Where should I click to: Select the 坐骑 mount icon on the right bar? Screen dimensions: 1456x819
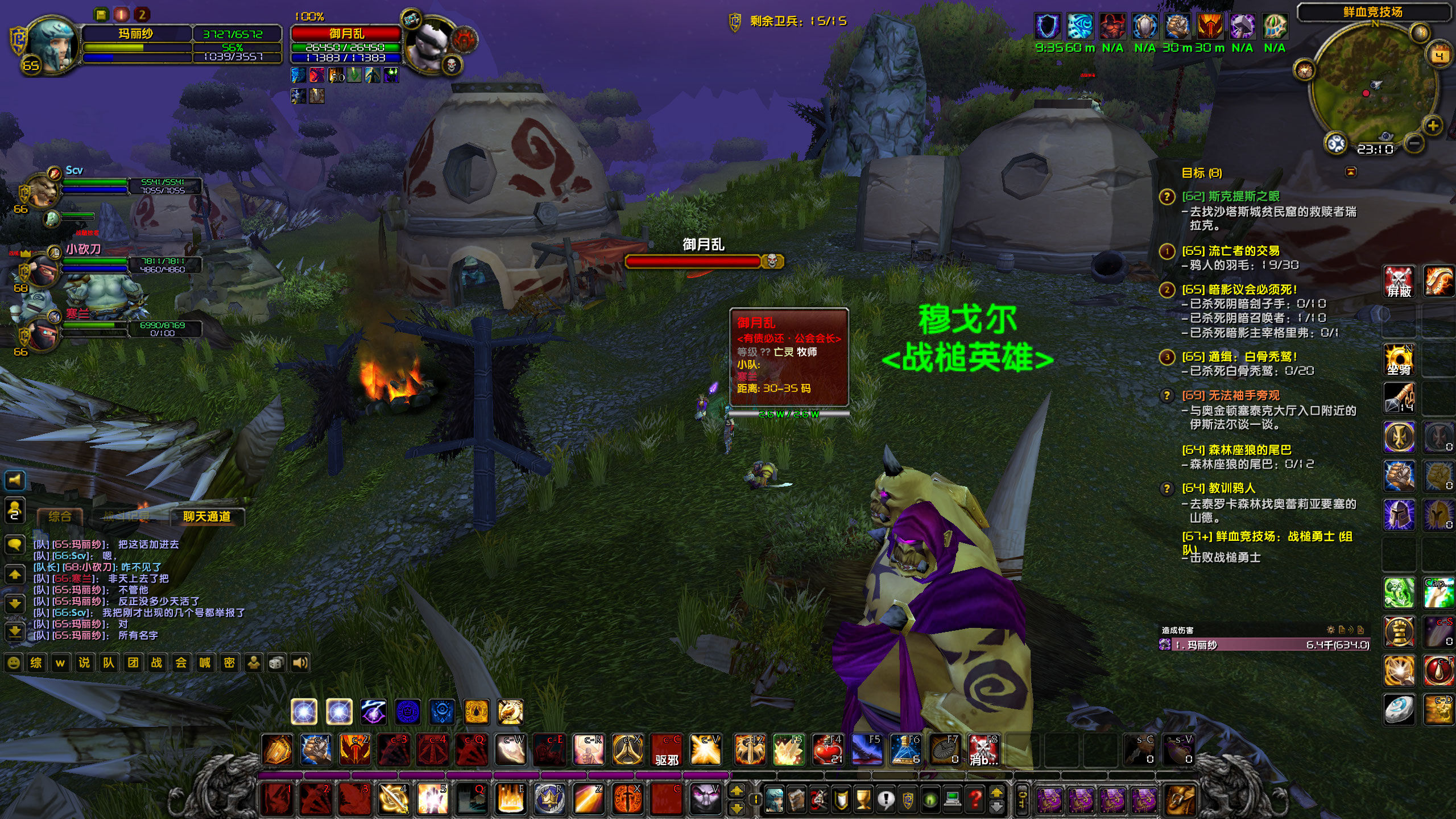point(1399,358)
